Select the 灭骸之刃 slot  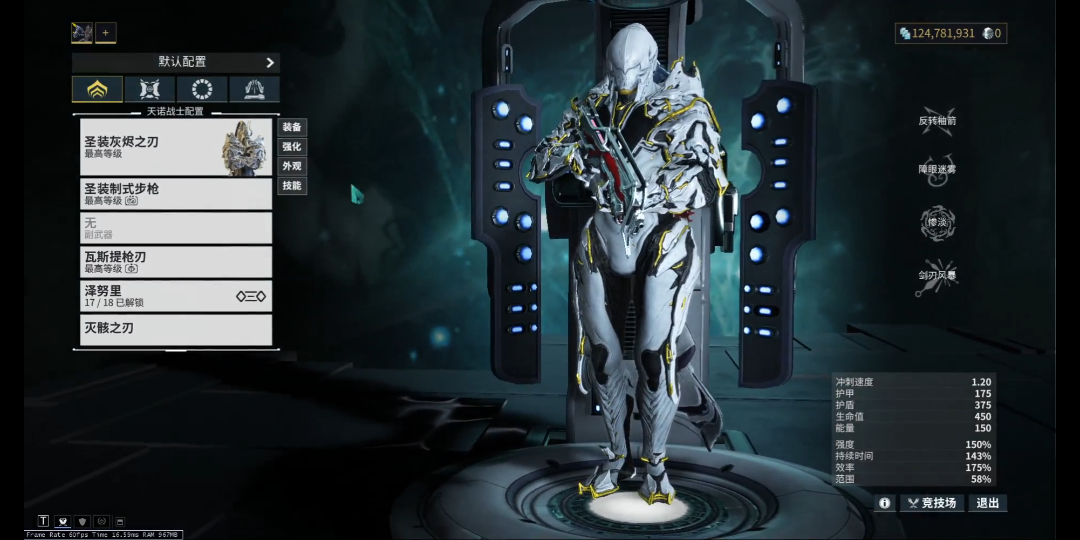point(176,329)
